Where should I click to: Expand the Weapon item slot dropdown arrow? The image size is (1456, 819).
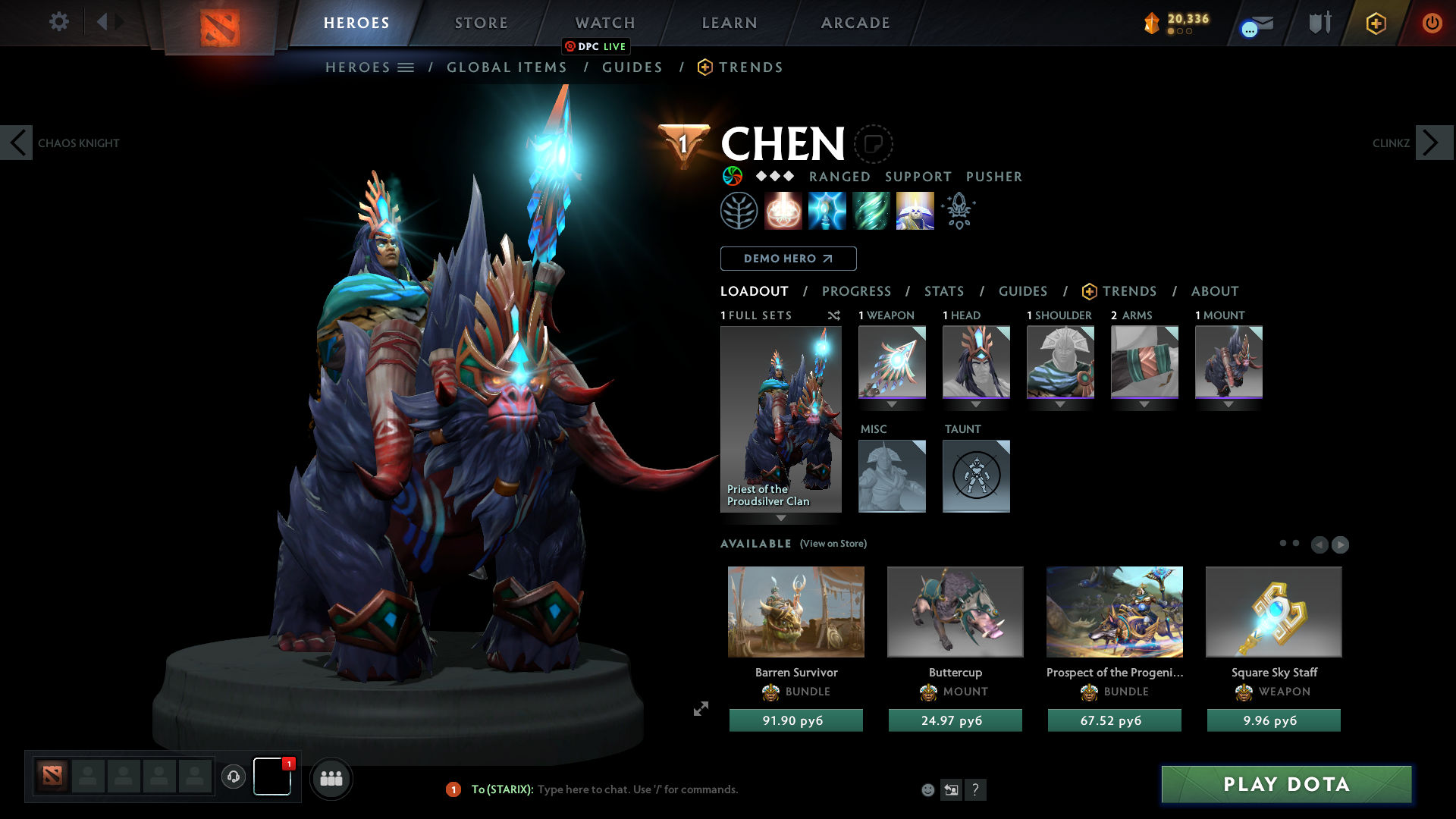pyautogui.click(x=892, y=405)
